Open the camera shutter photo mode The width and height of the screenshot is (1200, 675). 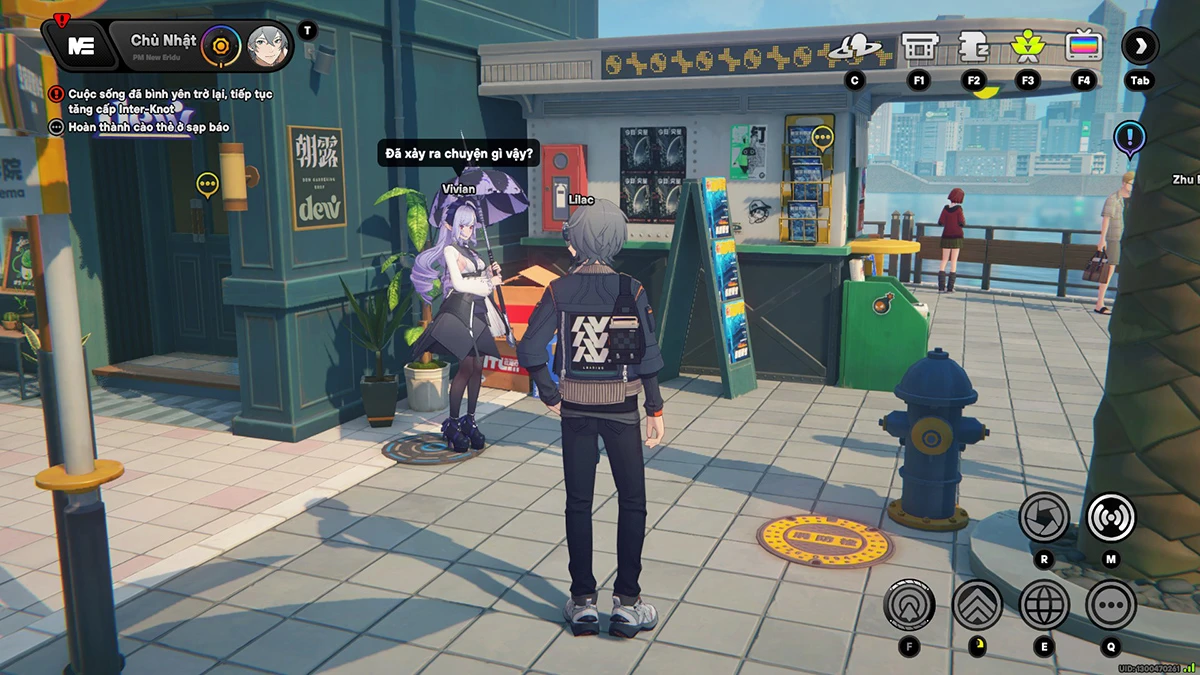(1044, 517)
